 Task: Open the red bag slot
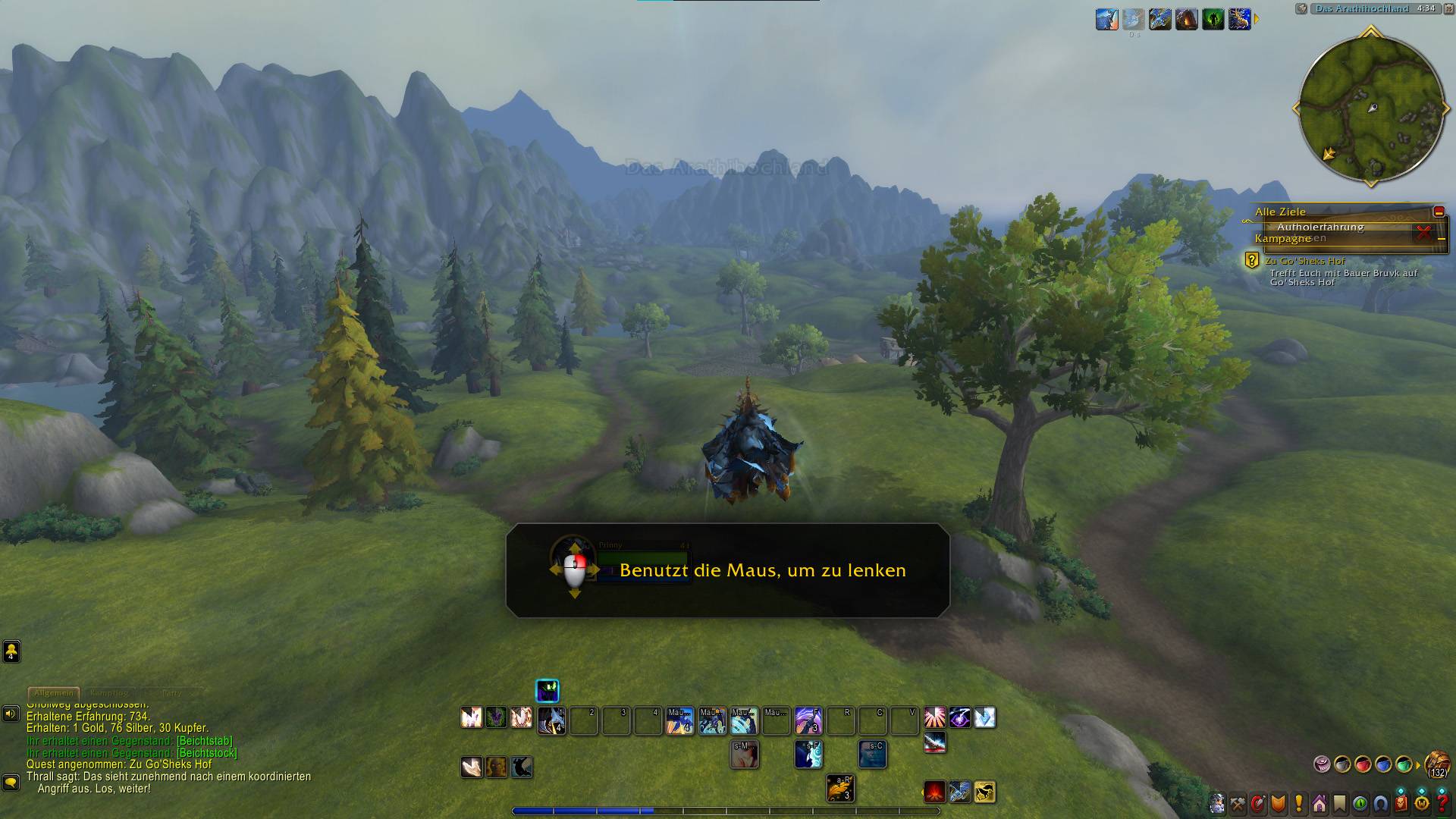(1363, 764)
